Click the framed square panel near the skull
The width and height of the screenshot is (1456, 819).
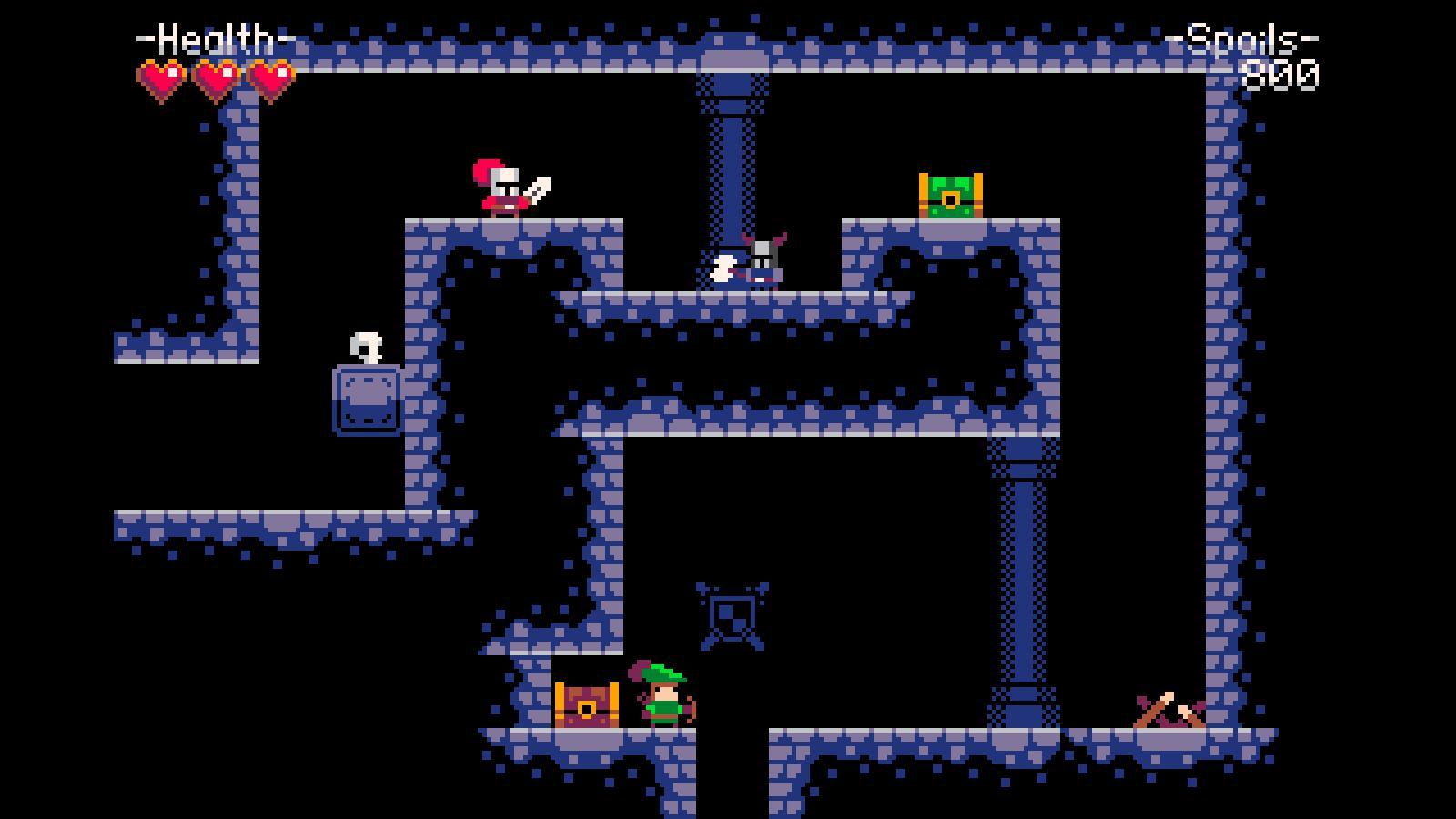click(367, 400)
